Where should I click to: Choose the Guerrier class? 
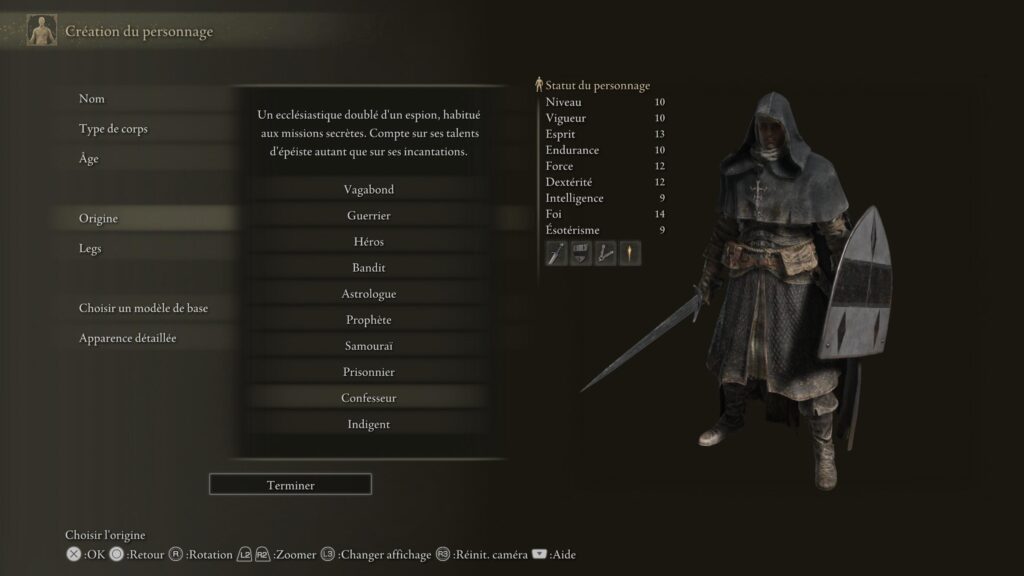coord(368,216)
